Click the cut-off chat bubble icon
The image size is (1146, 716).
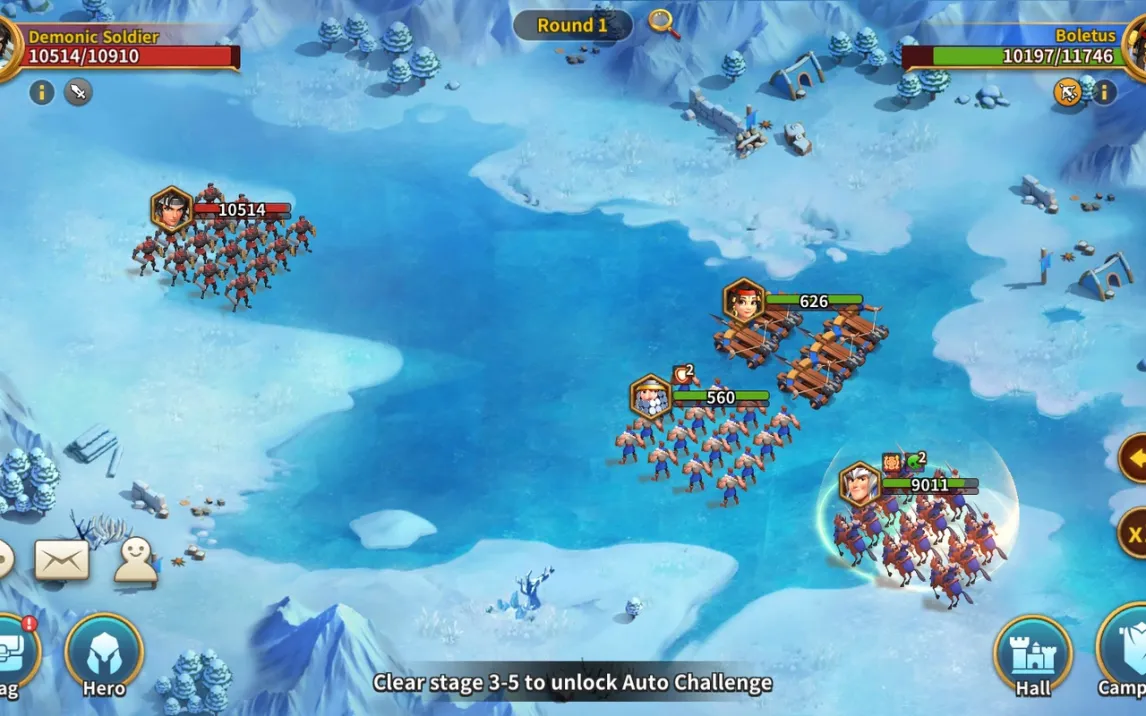tap(5, 560)
